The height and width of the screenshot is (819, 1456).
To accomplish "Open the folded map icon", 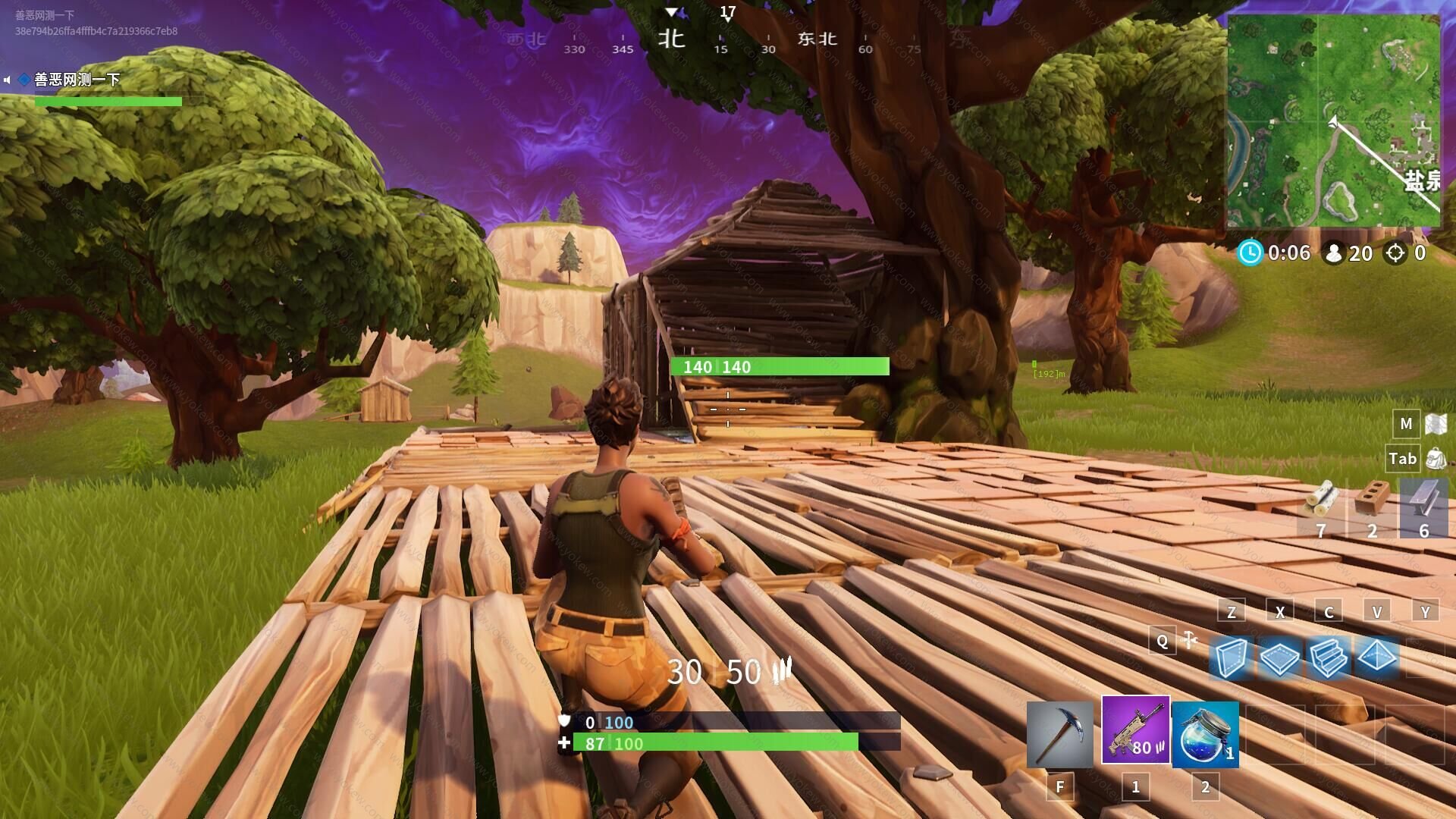I will pos(1436,424).
